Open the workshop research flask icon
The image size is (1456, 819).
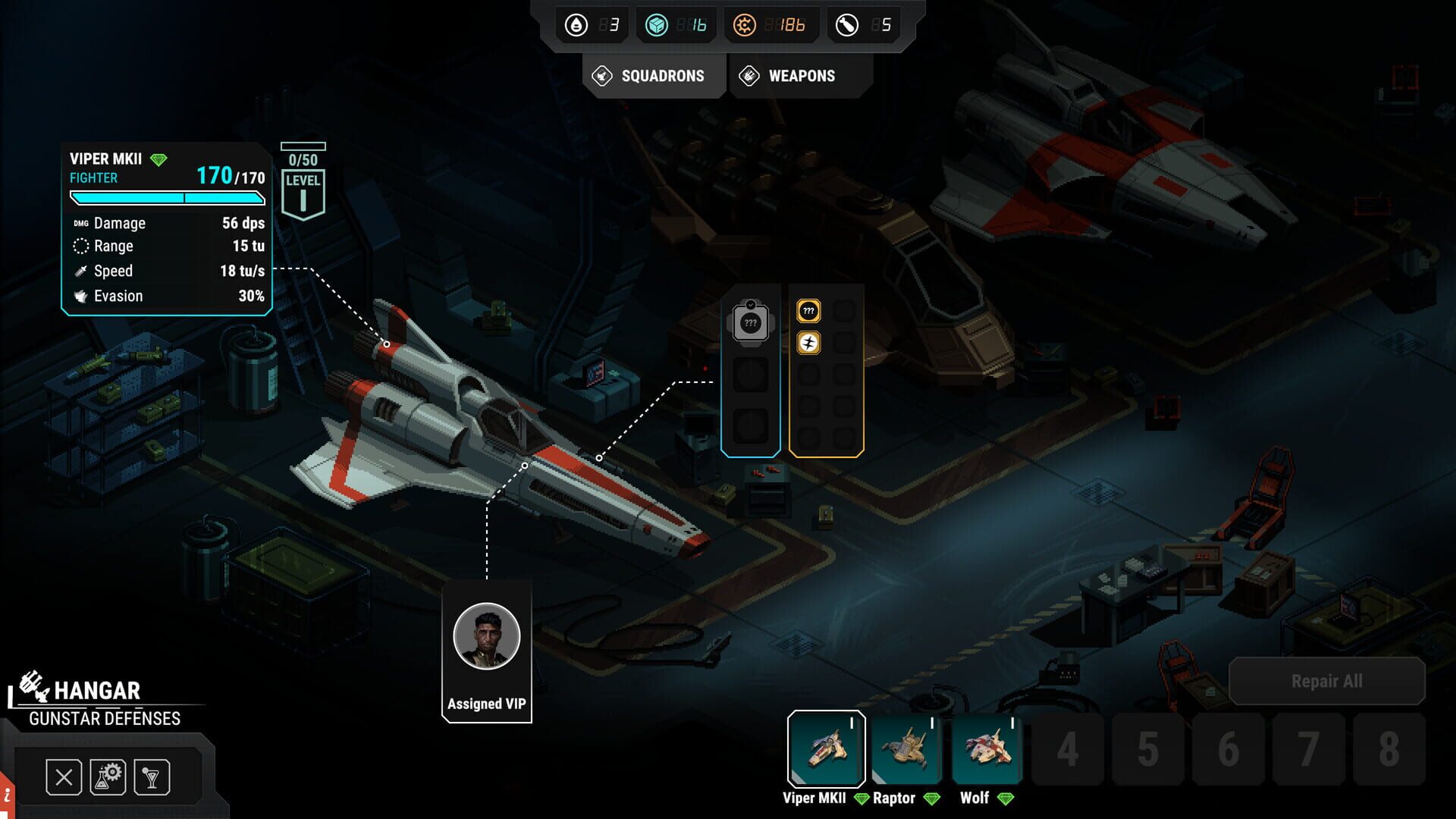tap(108, 777)
